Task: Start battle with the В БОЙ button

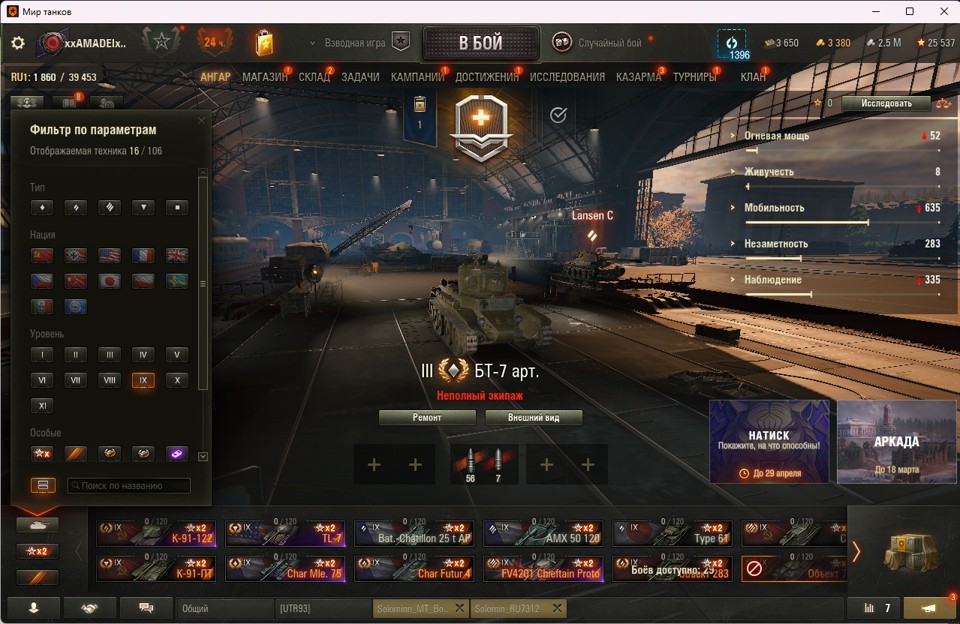Action: coord(481,44)
